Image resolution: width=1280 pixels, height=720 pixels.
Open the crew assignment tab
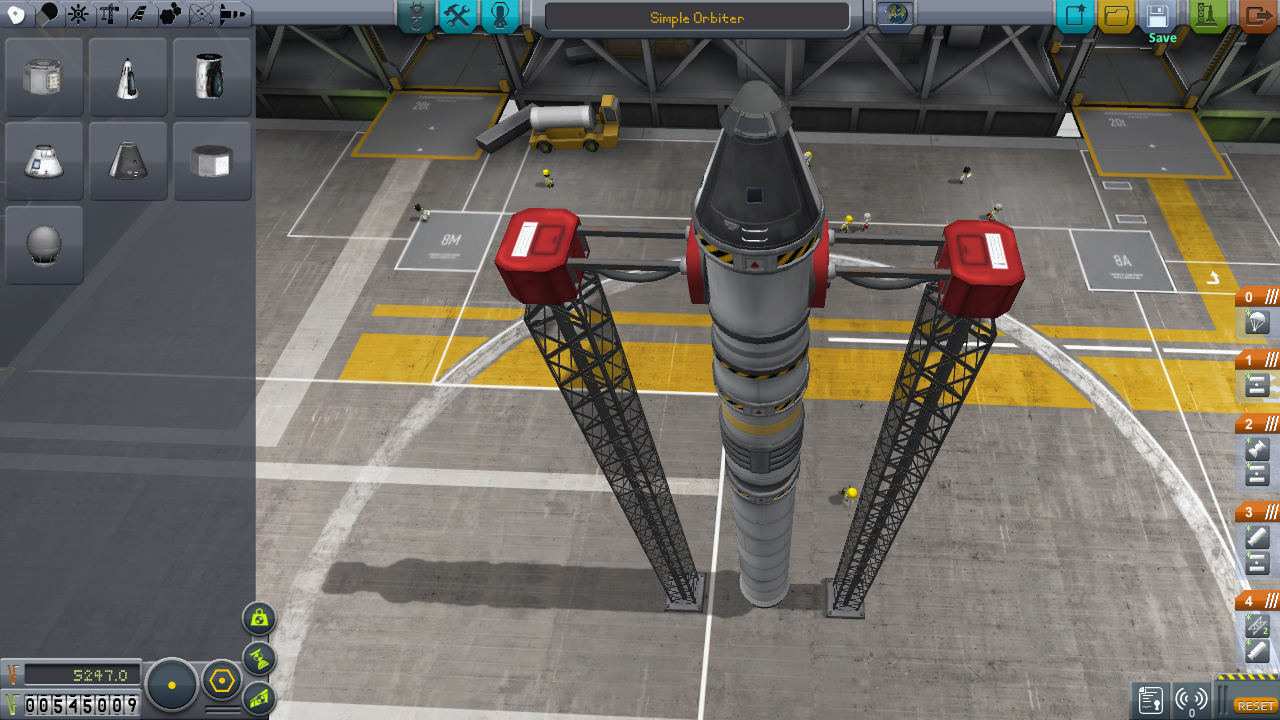[x=500, y=16]
